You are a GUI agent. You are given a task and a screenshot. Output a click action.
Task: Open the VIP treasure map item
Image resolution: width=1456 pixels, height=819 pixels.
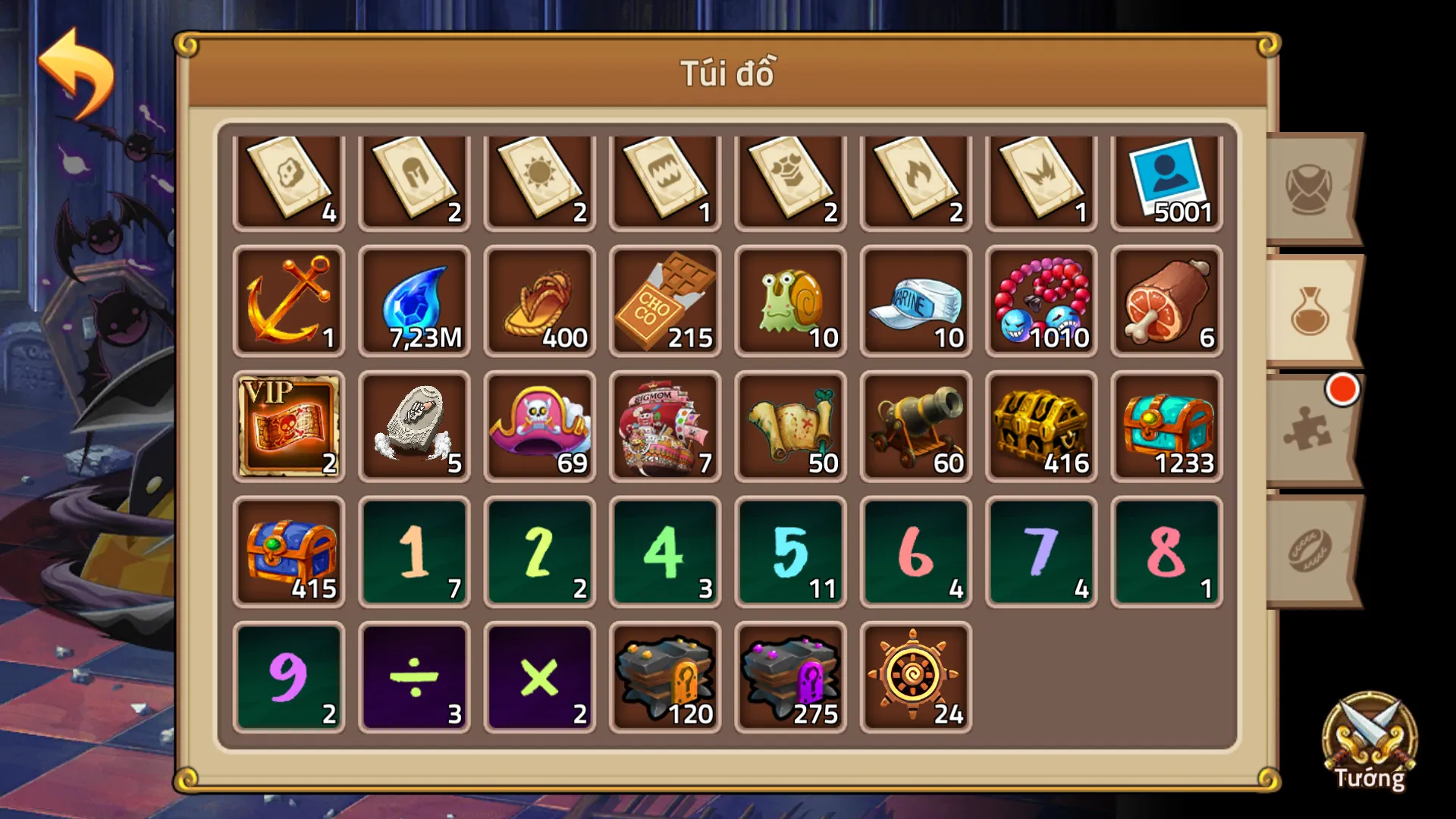tap(289, 426)
